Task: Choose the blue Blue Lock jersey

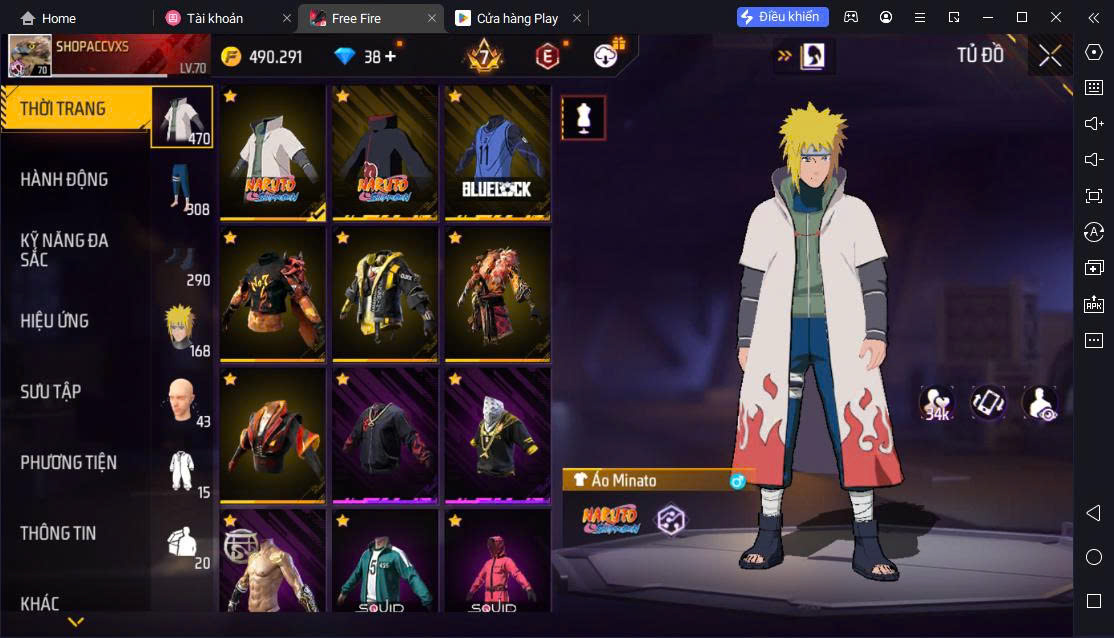Action: coord(497,153)
